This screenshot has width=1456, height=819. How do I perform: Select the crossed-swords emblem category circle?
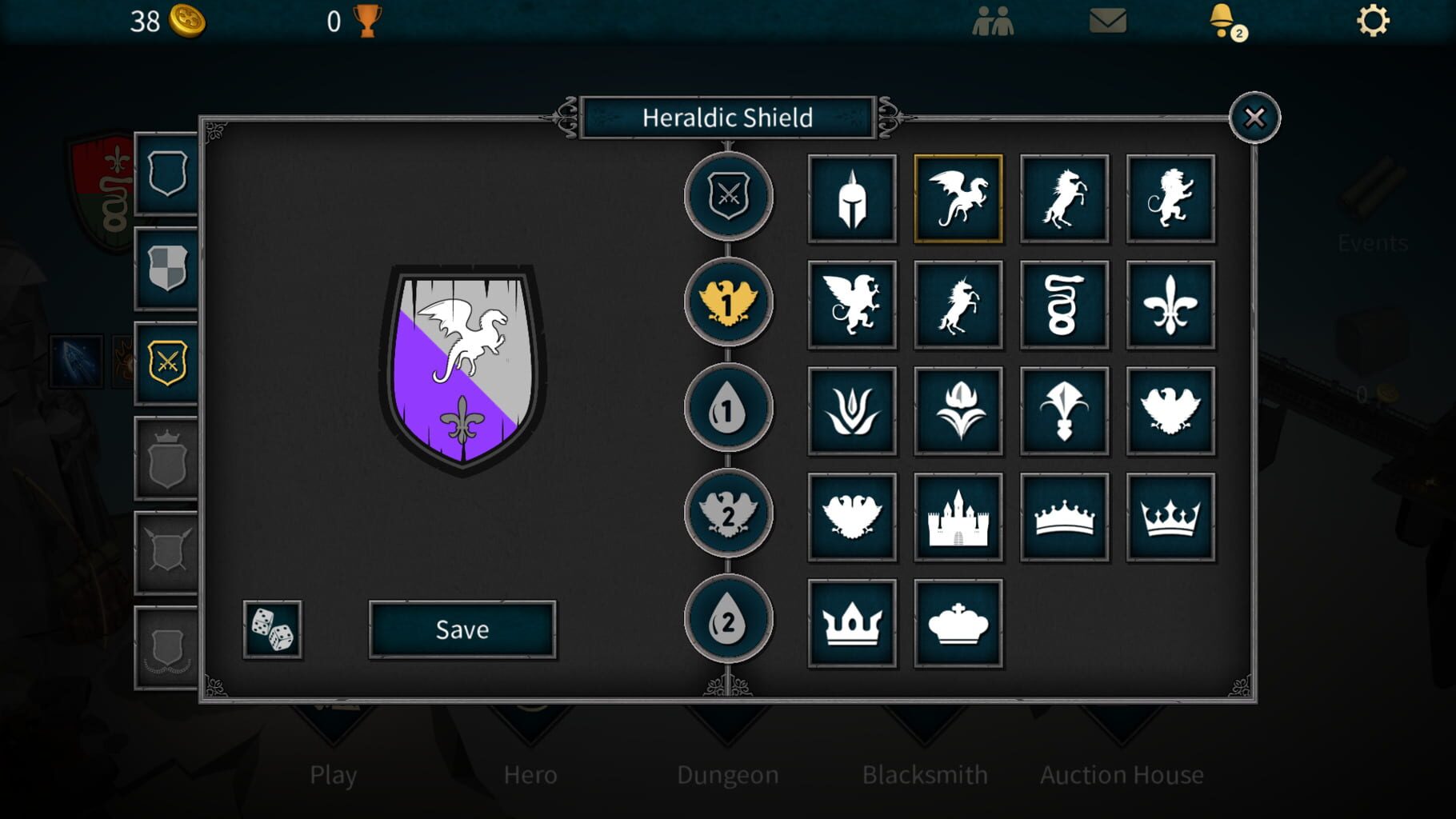(728, 198)
